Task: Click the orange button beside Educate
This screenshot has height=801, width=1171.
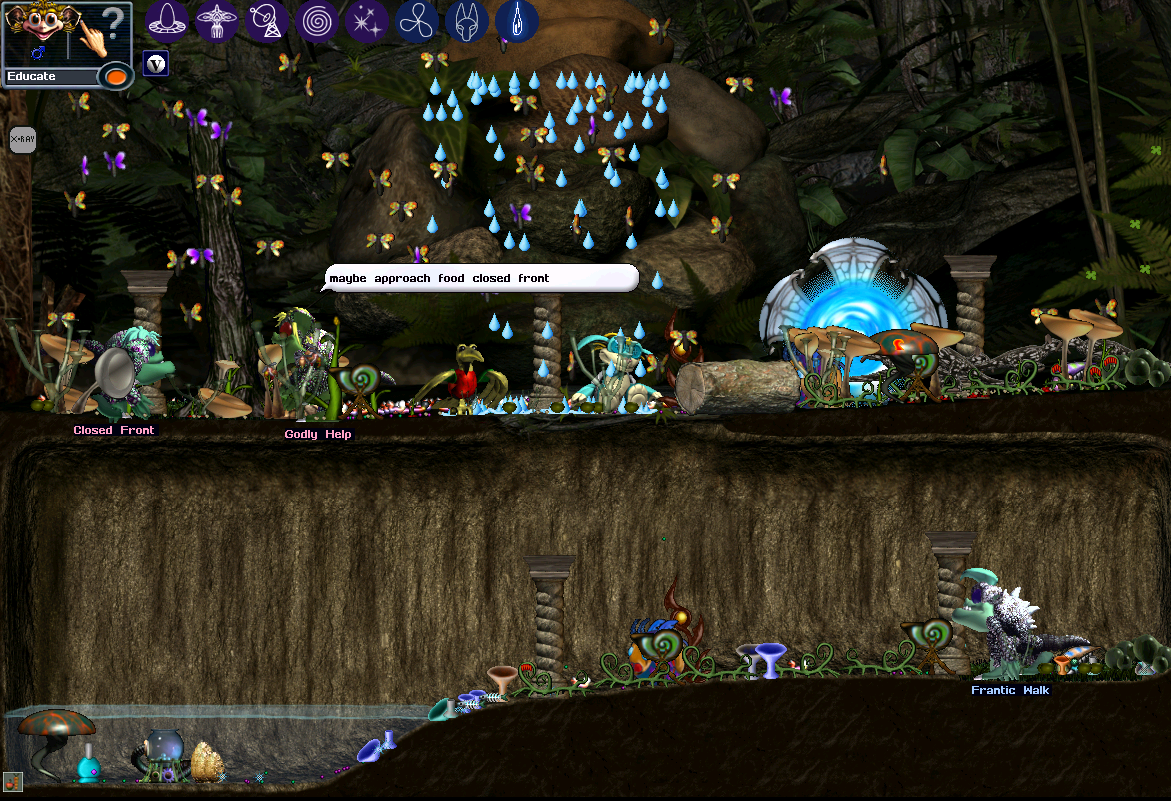Action: coord(116,77)
